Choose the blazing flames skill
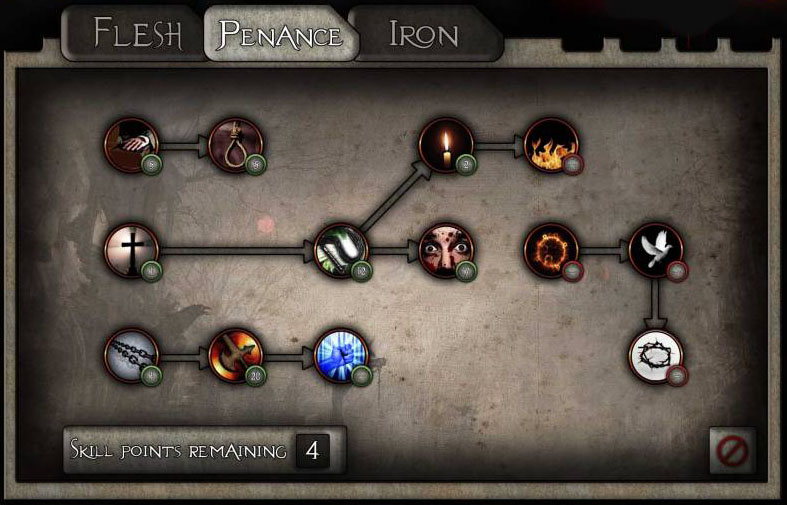The width and height of the screenshot is (787, 505). coord(551,145)
